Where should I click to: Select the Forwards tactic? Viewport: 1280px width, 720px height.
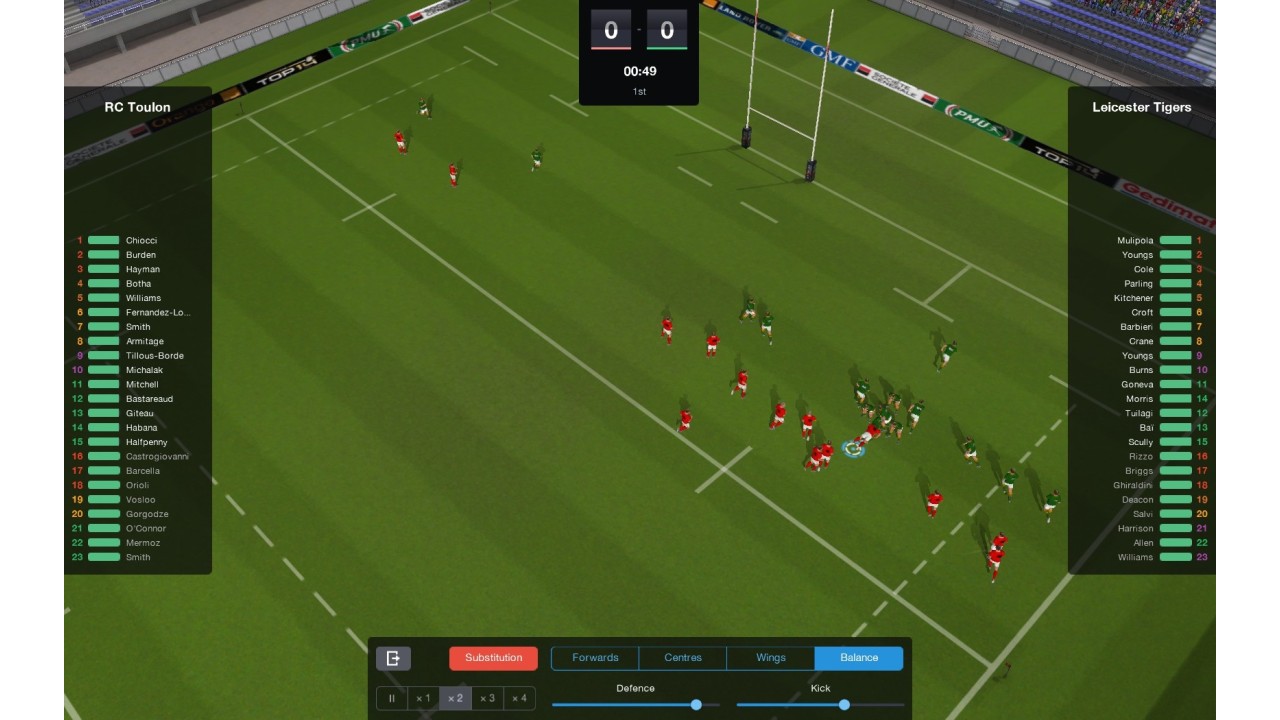(x=595, y=658)
